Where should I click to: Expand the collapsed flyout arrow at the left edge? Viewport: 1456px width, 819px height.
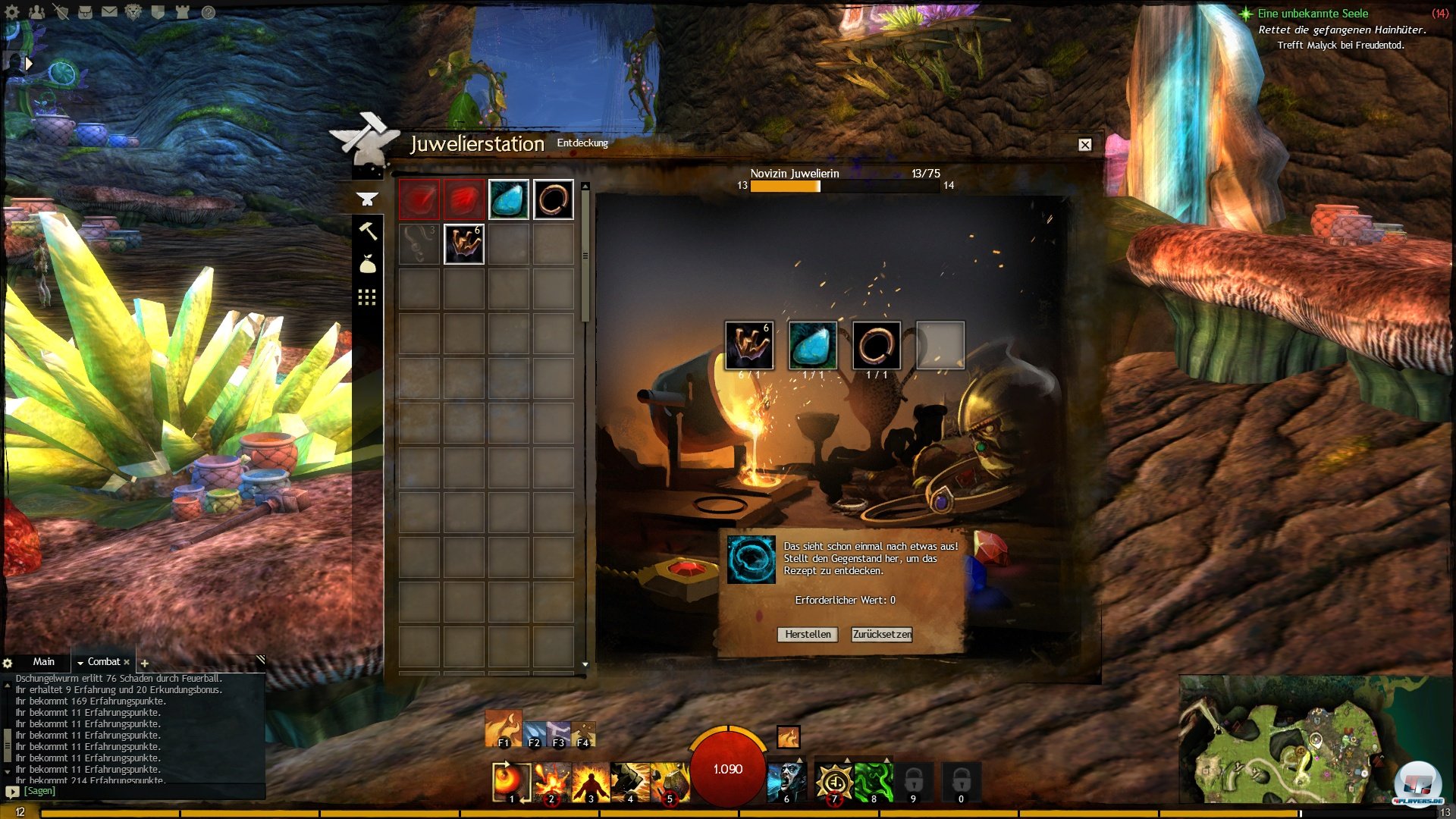(29, 64)
